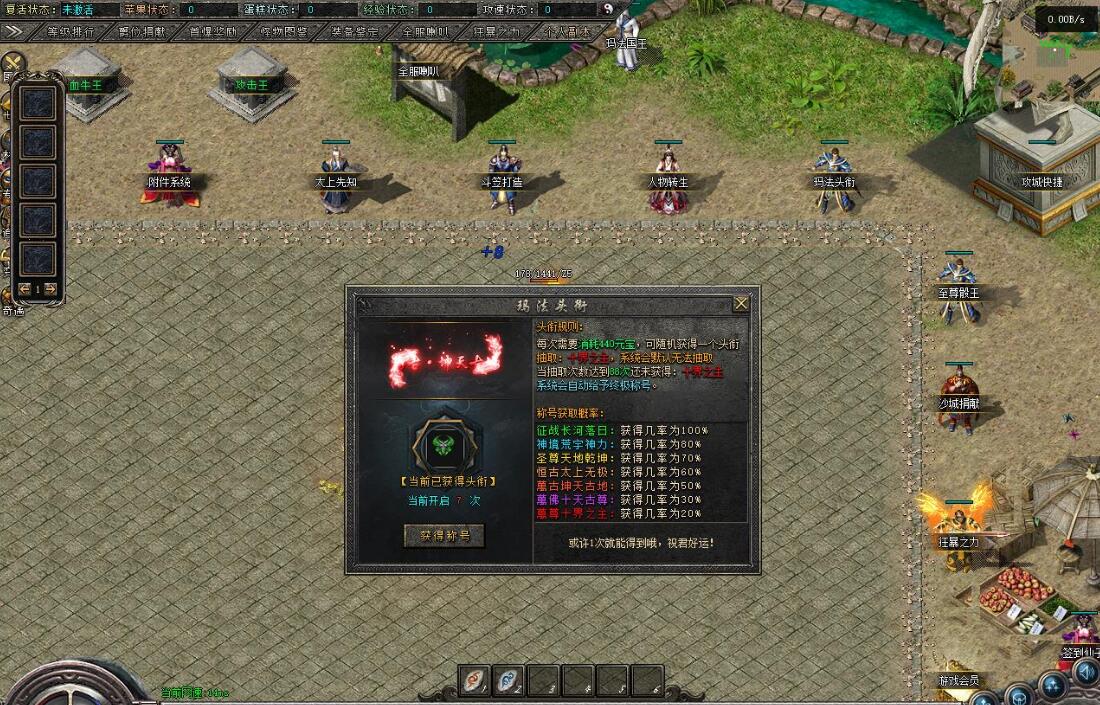Open the 个人副本 menu

click(567, 31)
